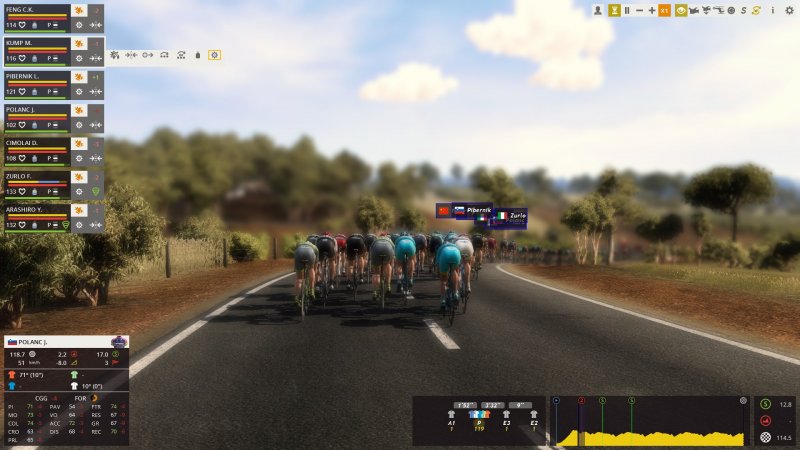Increase game speed with plus button
Image resolution: width=800 pixels, height=450 pixels.
(652, 10)
